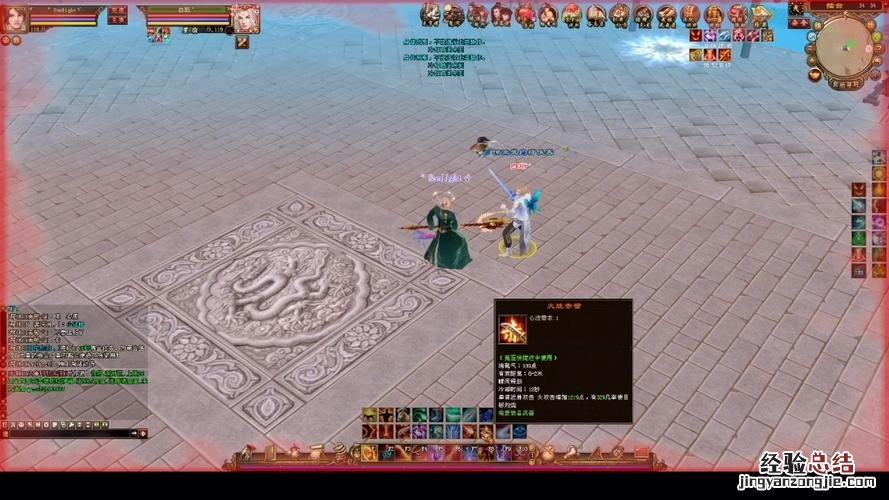Click the crossed-swords icon below target portrait
Screen dimensions: 889x500
tap(242, 43)
